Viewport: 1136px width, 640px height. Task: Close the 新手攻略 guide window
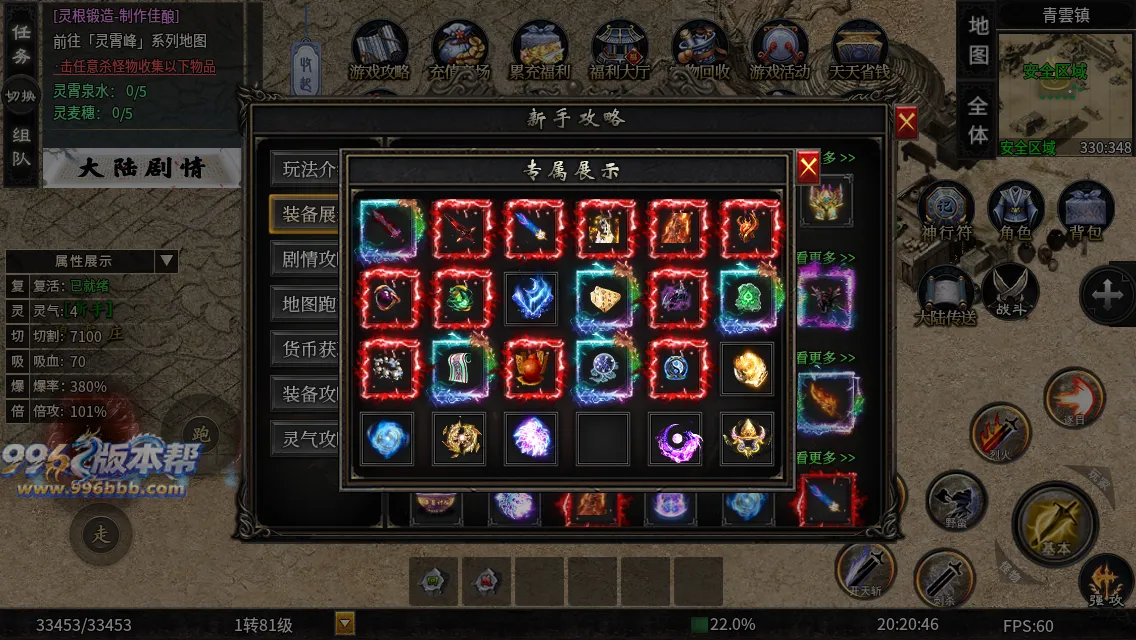coord(906,122)
